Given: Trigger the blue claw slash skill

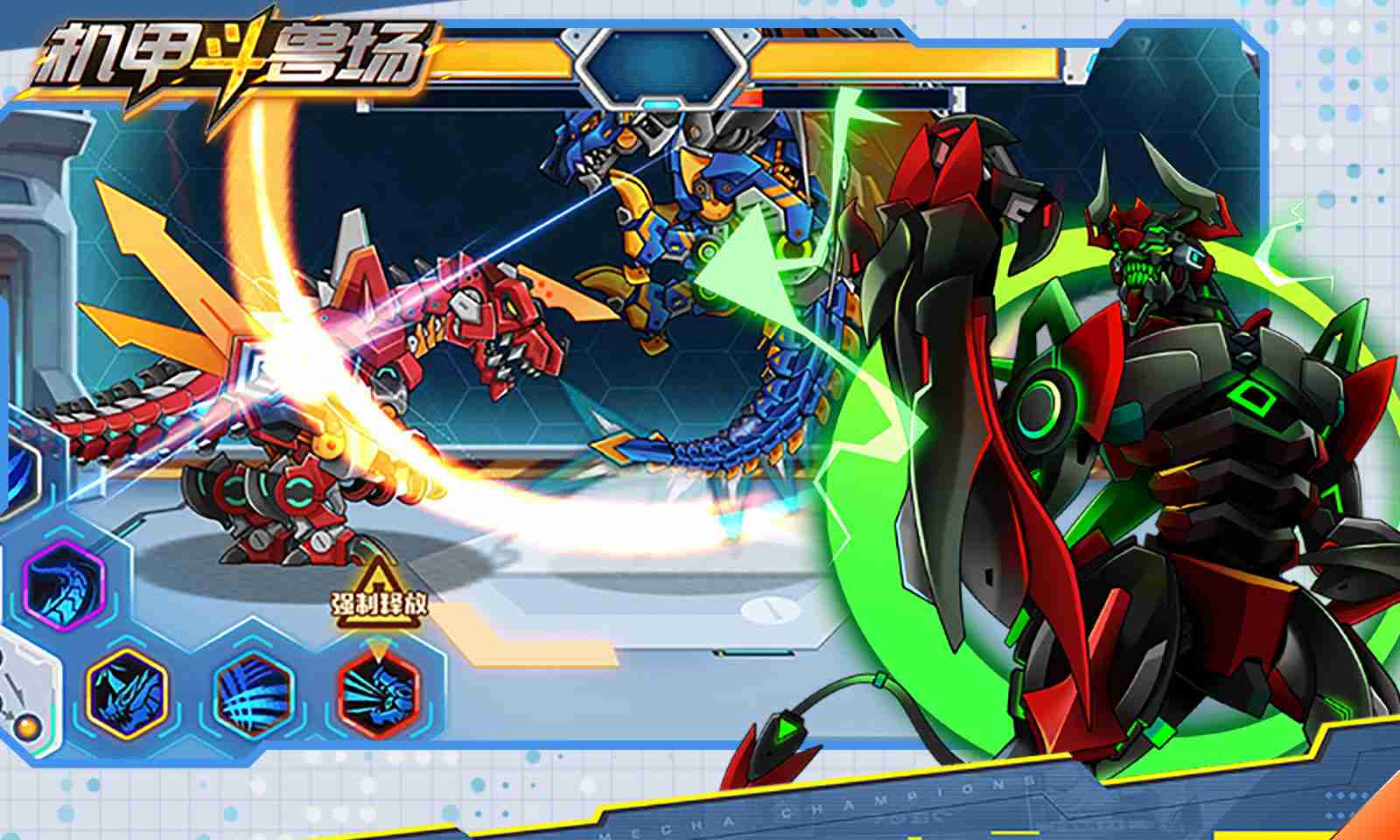Looking at the screenshot, I should (x=254, y=691).
